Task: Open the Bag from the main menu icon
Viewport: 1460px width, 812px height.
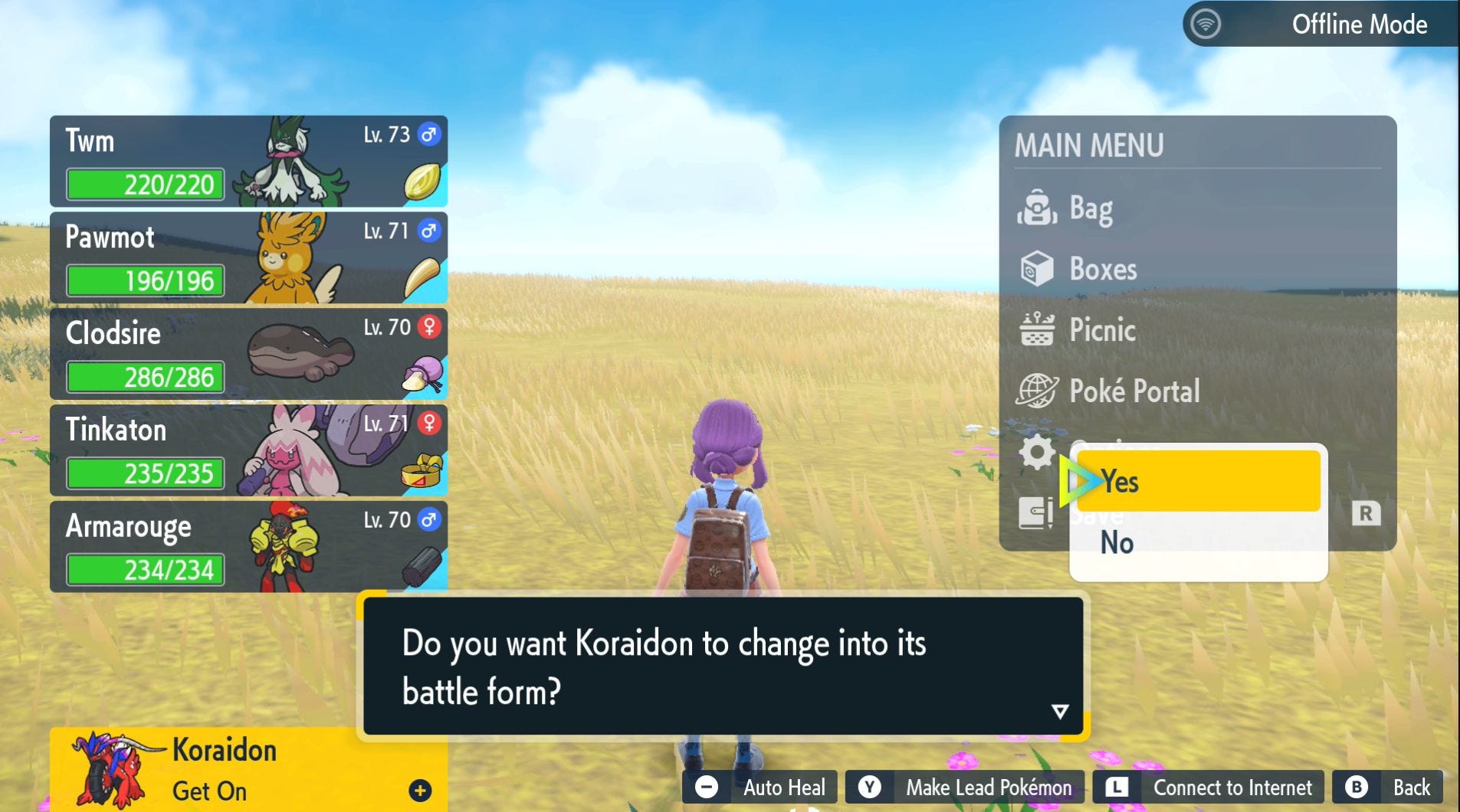Action: [1040, 207]
